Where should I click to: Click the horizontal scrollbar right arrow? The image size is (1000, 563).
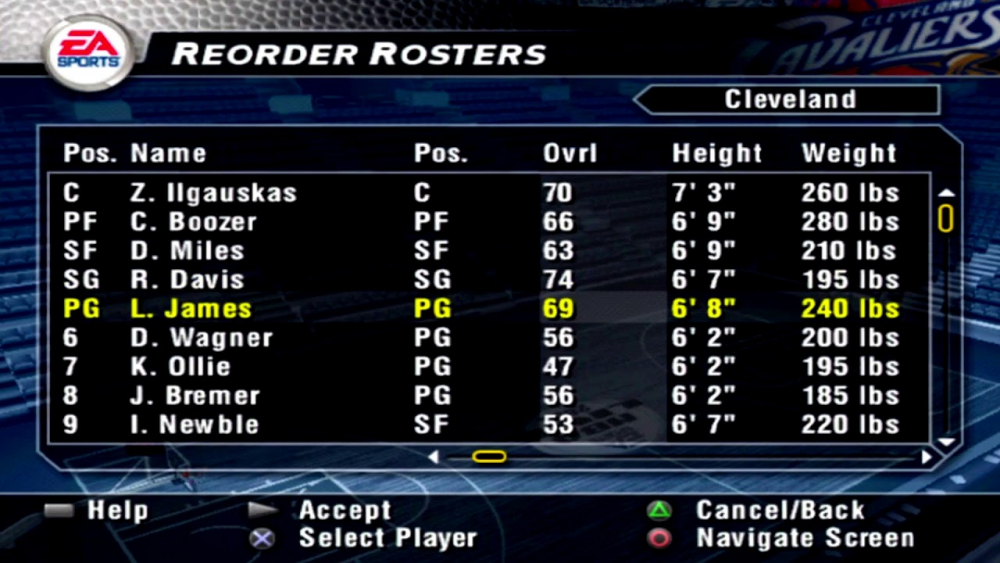[926, 457]
